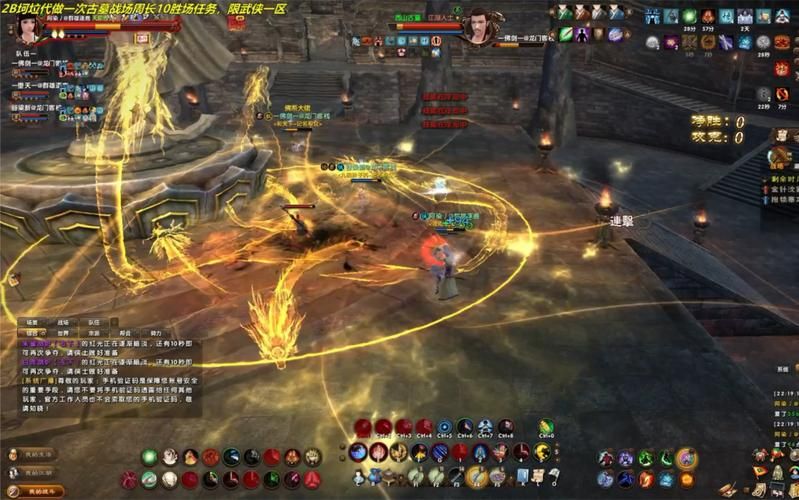Open the 我的生活 menu button
Viewport: 799px width, 500px height.
pyautogui.click(x=37, y=455)
